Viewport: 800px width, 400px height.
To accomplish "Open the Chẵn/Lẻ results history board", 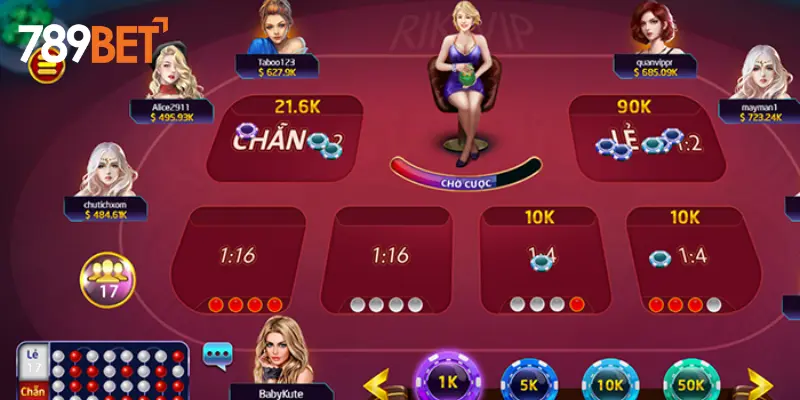I will pos(102,371).
